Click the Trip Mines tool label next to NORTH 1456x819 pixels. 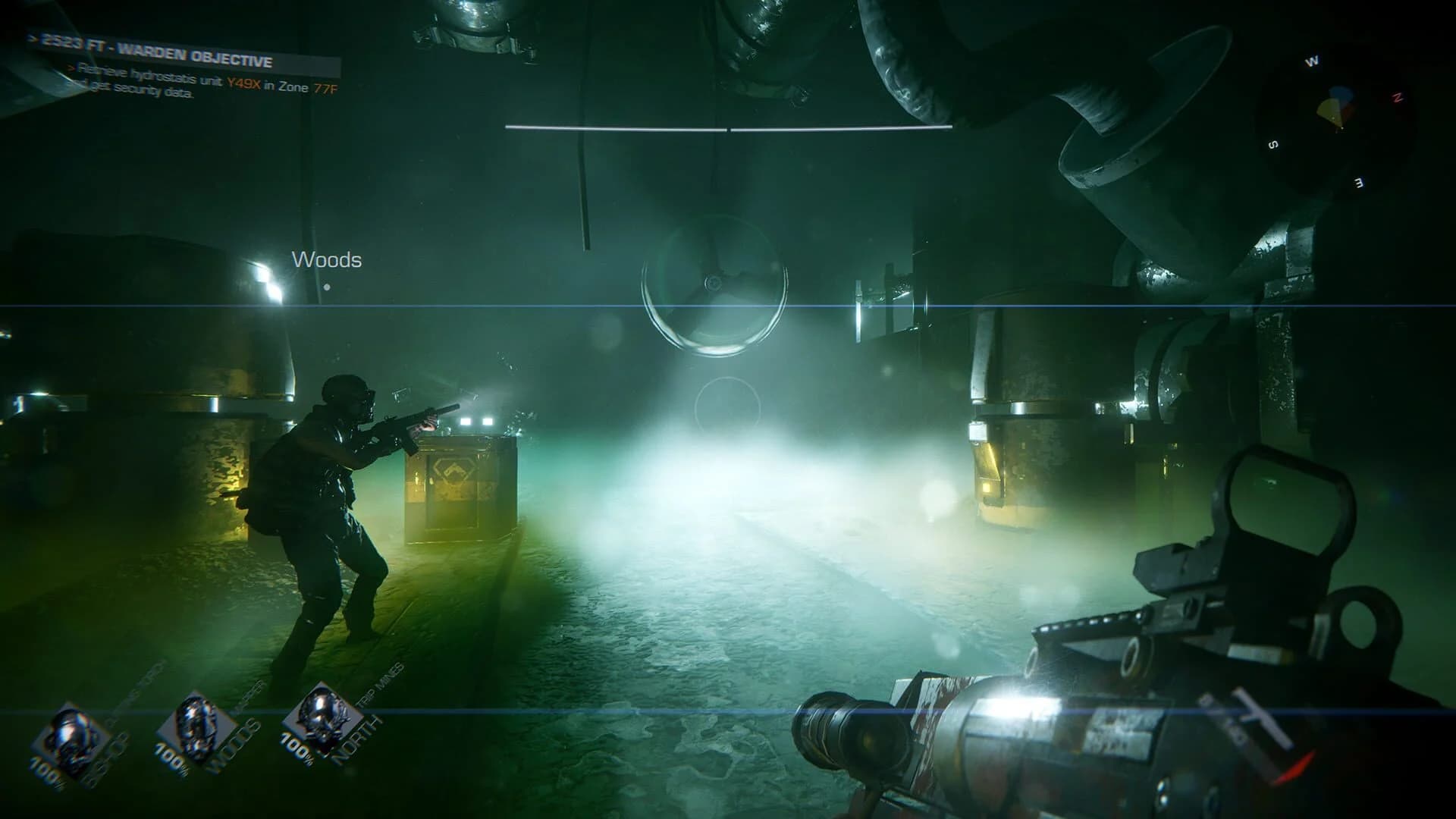tap(377, 683)
